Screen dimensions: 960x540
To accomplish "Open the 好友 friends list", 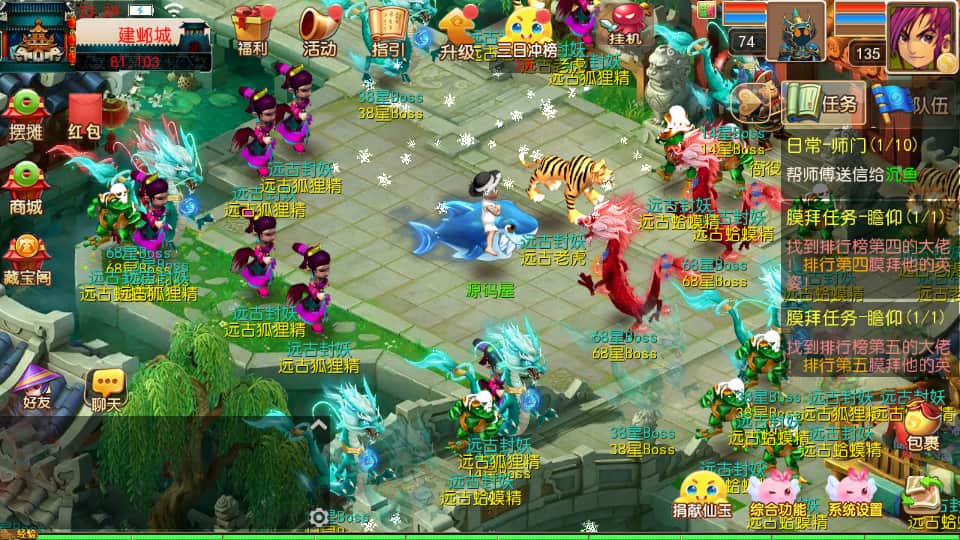I will click(37, 387).
